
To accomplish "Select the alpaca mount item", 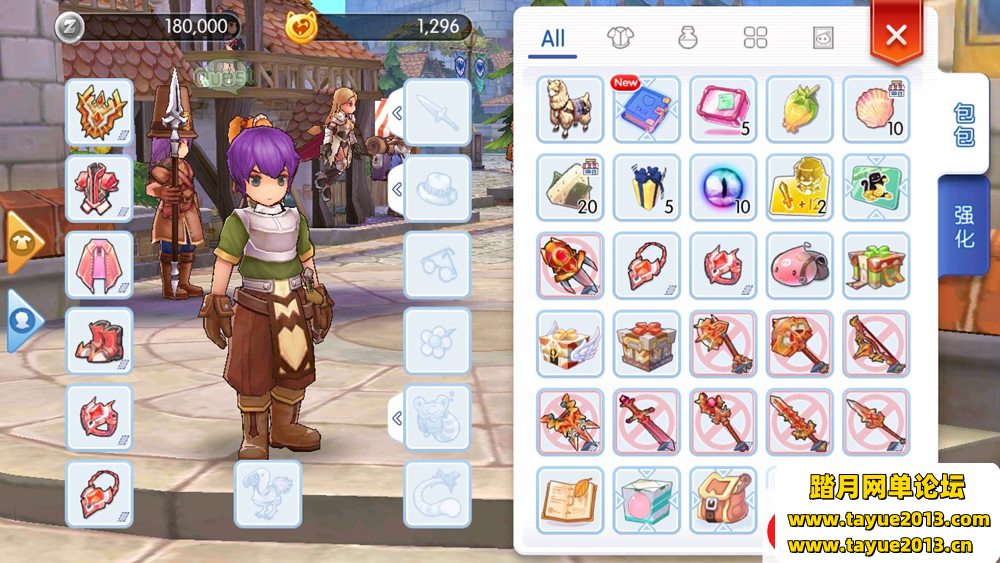I will (570, 108).
